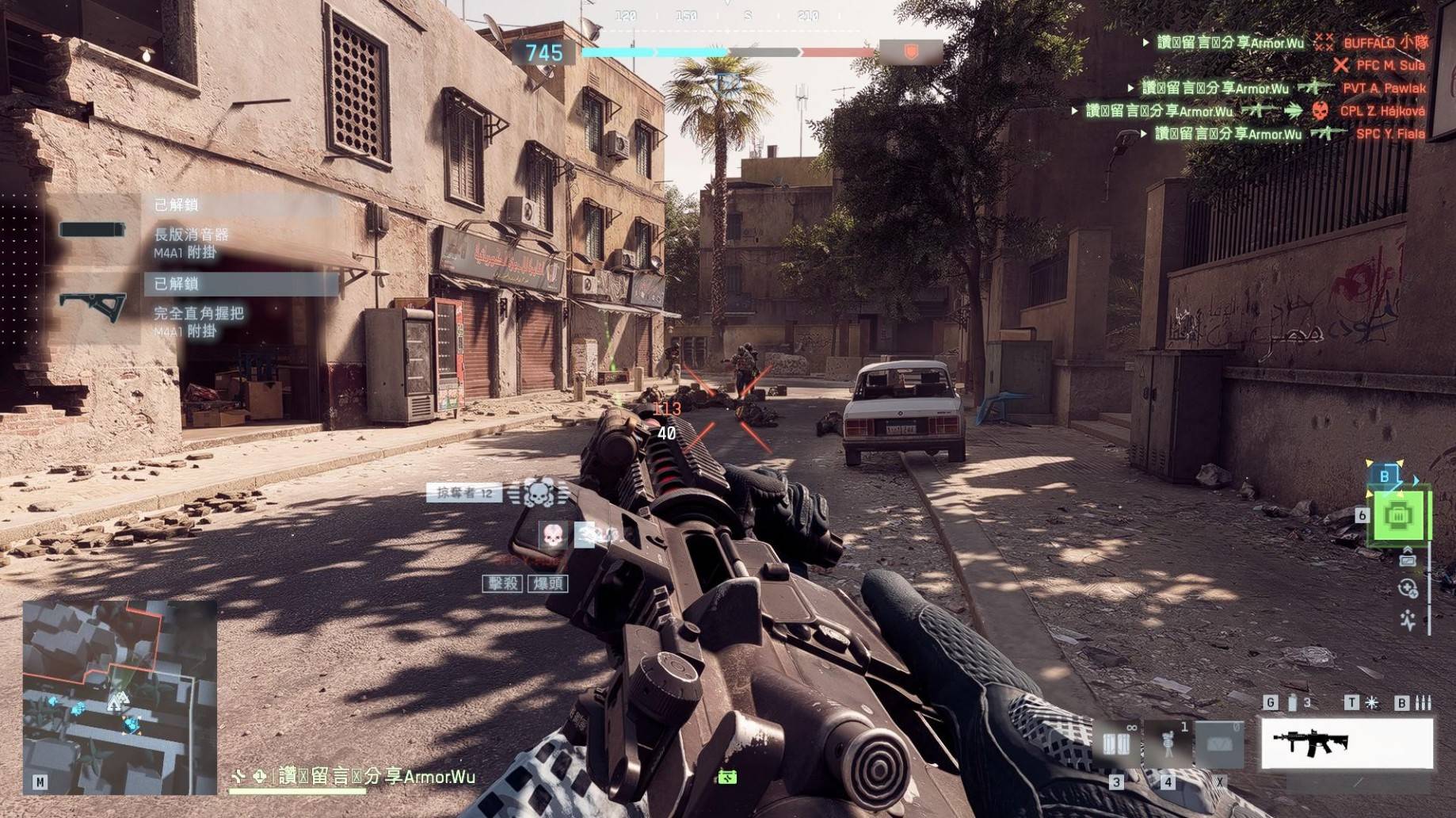
Task: Click the medical revive trait icon
Action: 1408,587
